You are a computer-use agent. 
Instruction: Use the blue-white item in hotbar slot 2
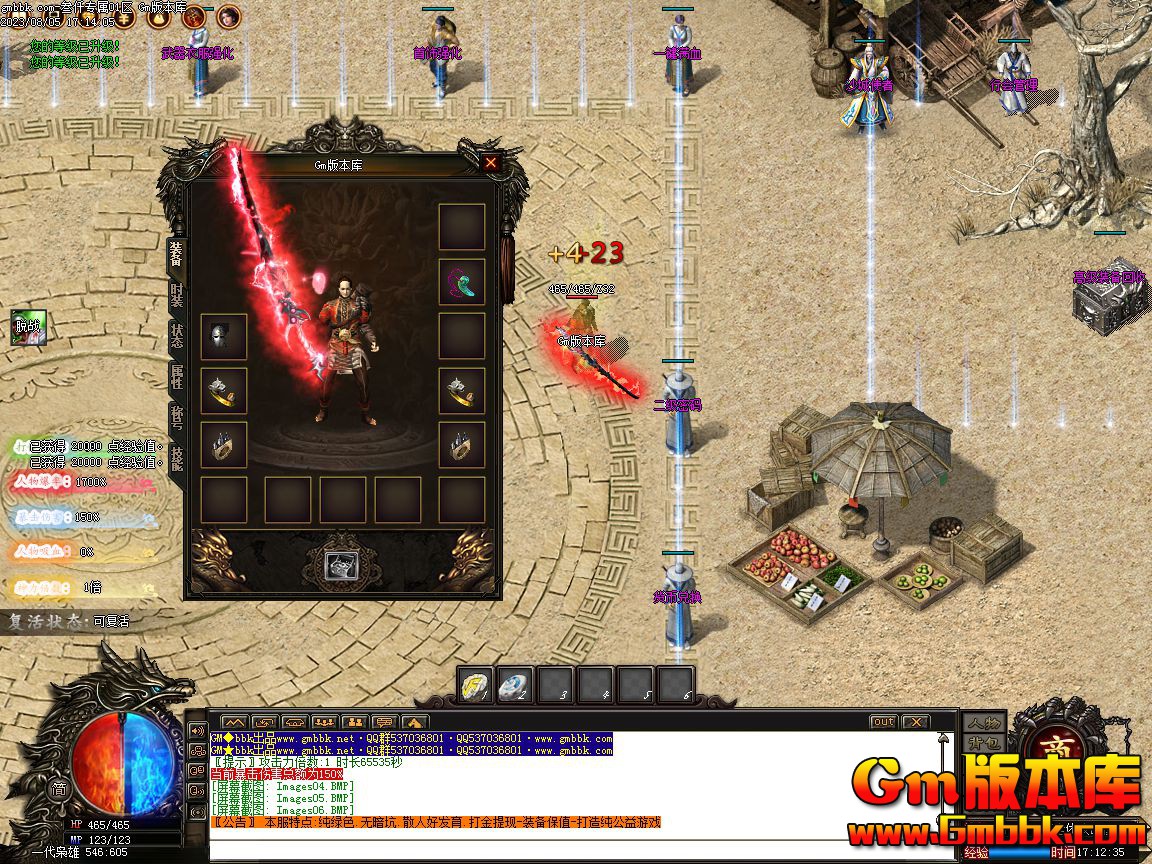tap(515, 685)
